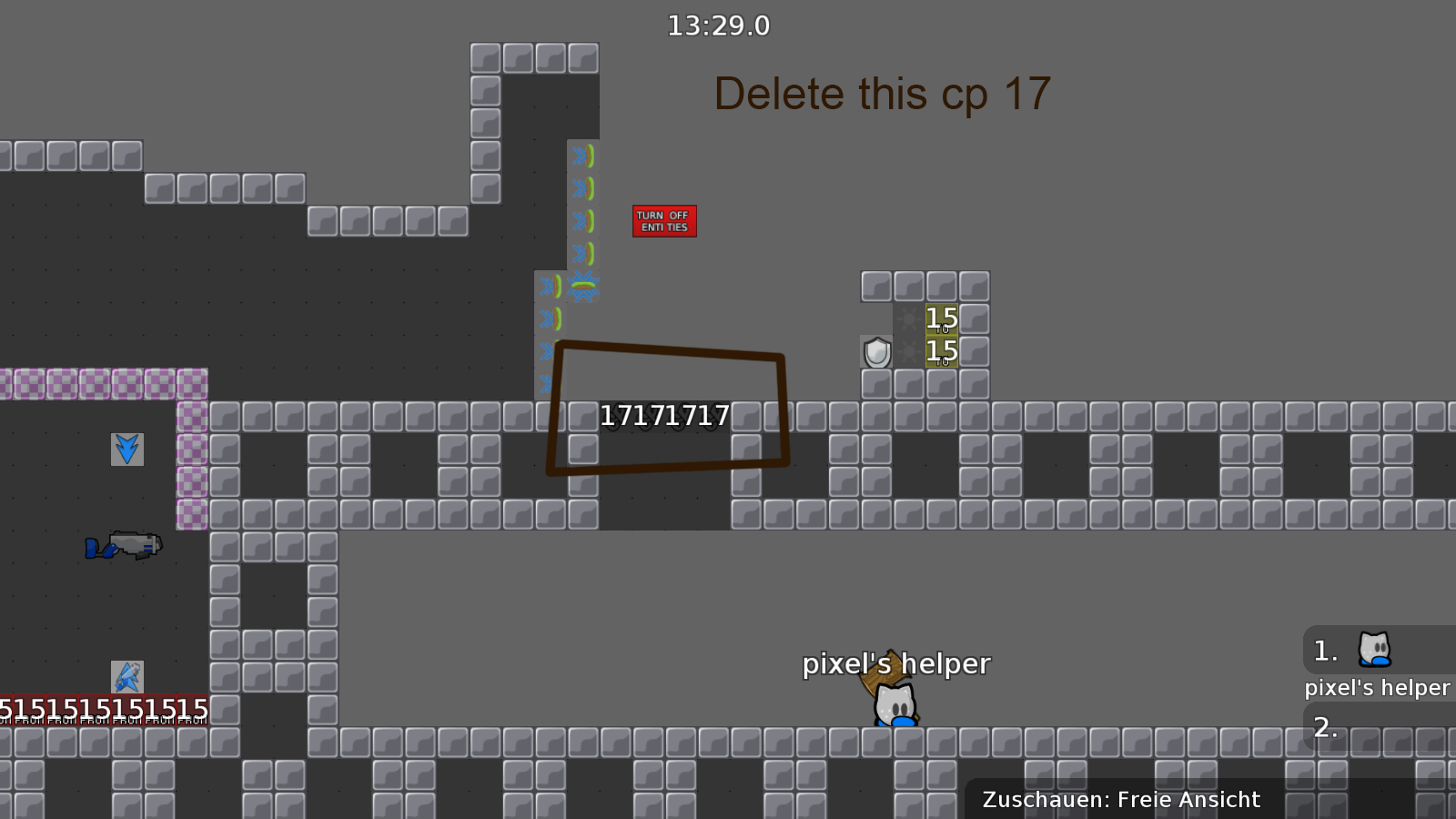The height and width of the screenshot is (819, 1456).
Task: Click the blue down-arrow stopper tile
Action: point(126,449)
